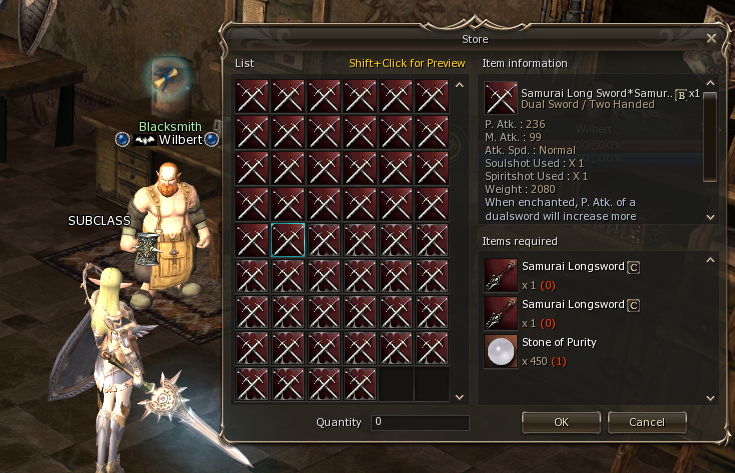
Task: Select the Stone of Purity required item
Action: (500, 352)
